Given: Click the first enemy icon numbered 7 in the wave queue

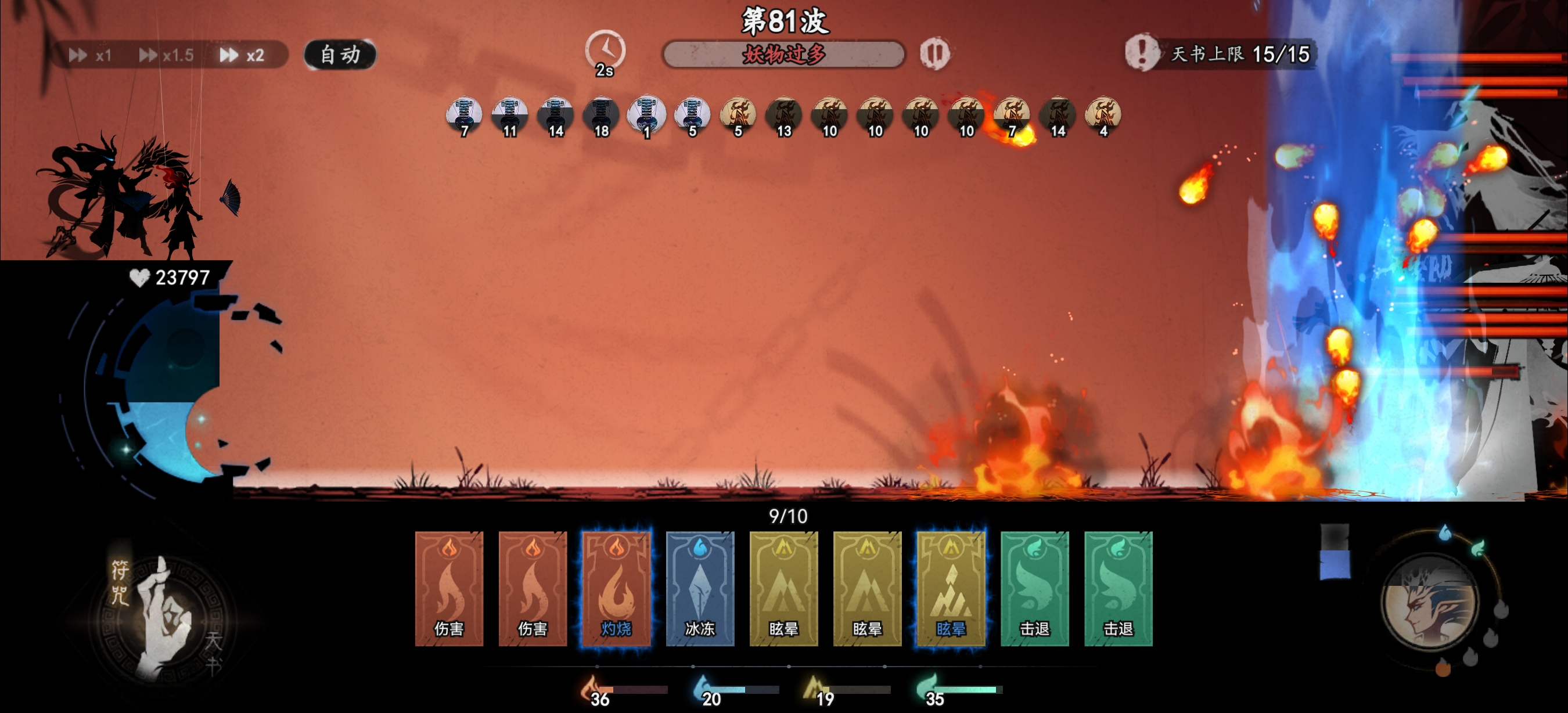Looking at the screenshot, I should (463, 113).
